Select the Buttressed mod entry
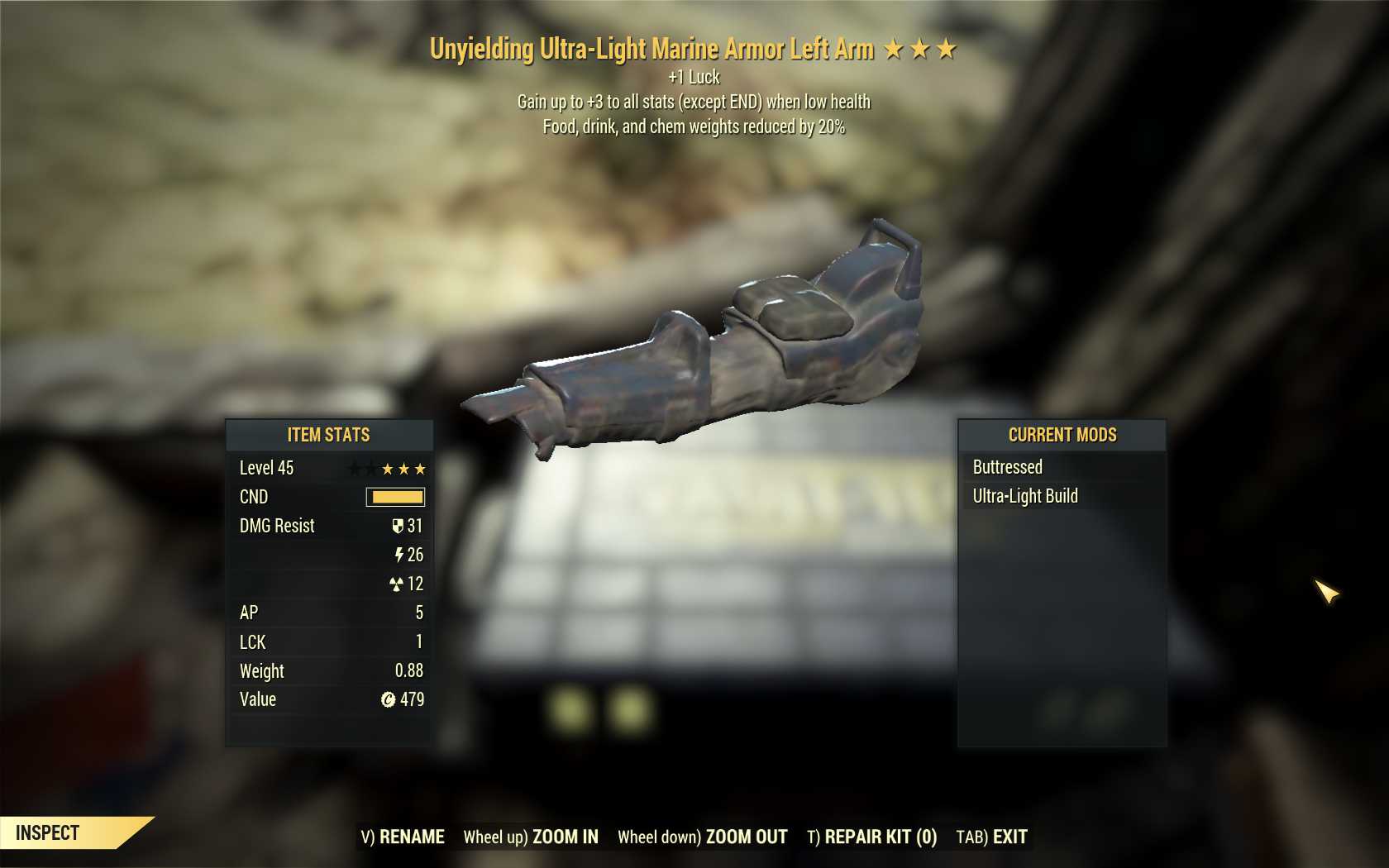This screenshot has height=868, width=1389. 1008,467
